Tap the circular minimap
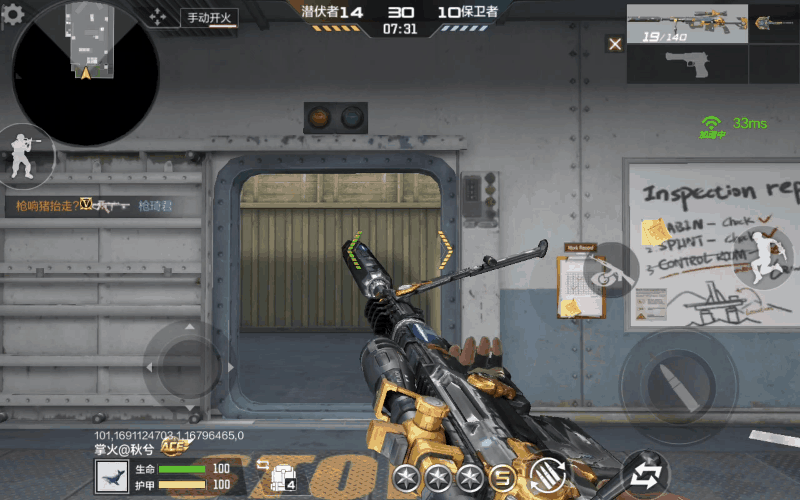 pos(85,73)
